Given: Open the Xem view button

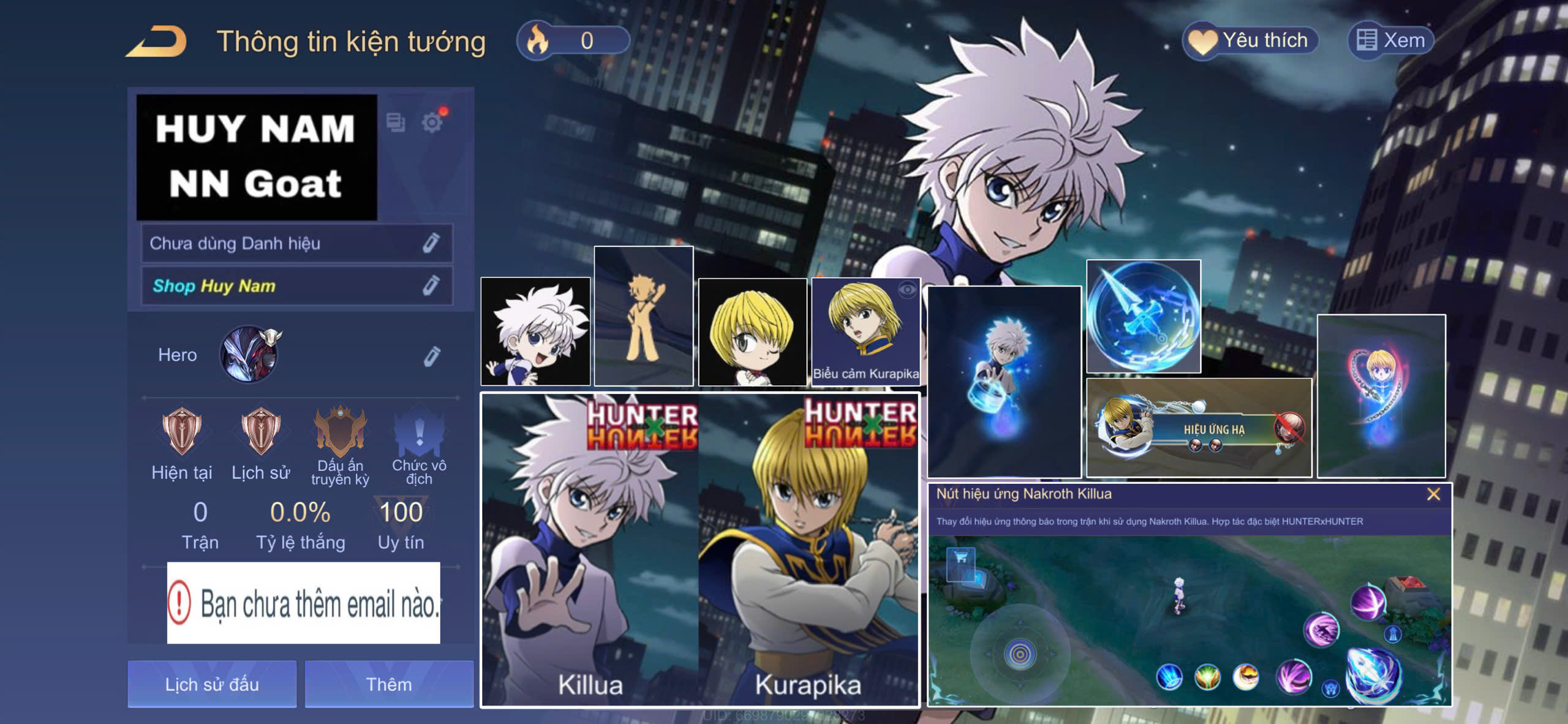Looking at the screenshot, I should point(1390,40).
